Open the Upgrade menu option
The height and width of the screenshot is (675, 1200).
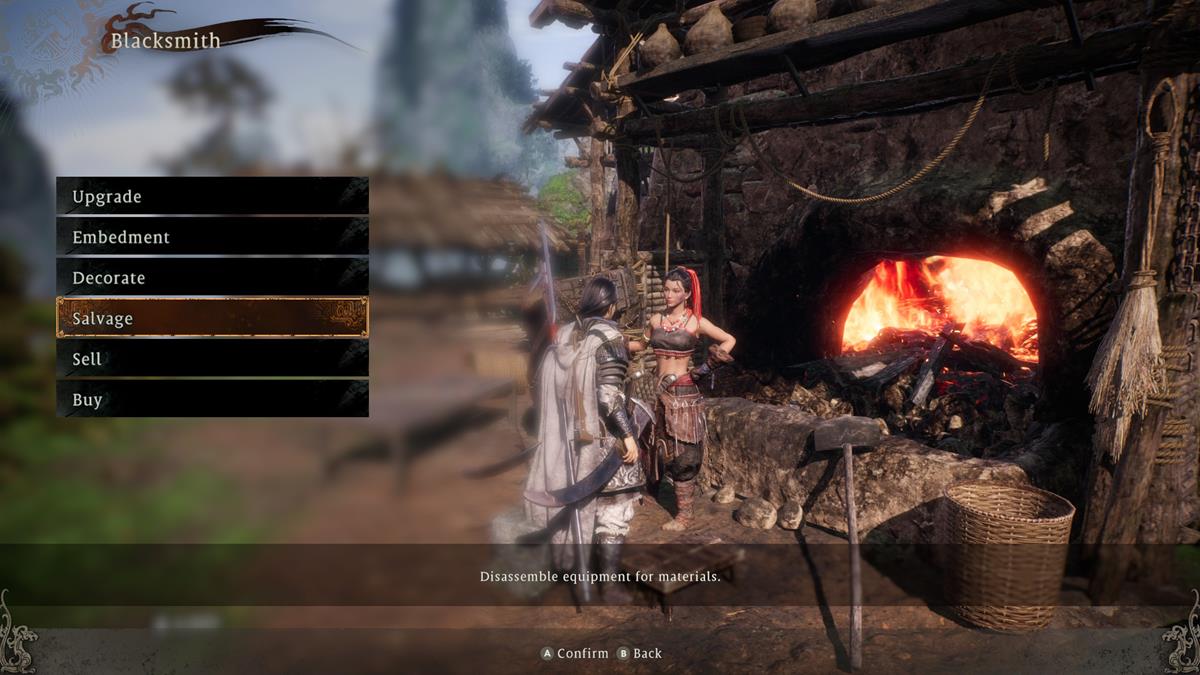(212, 196)
